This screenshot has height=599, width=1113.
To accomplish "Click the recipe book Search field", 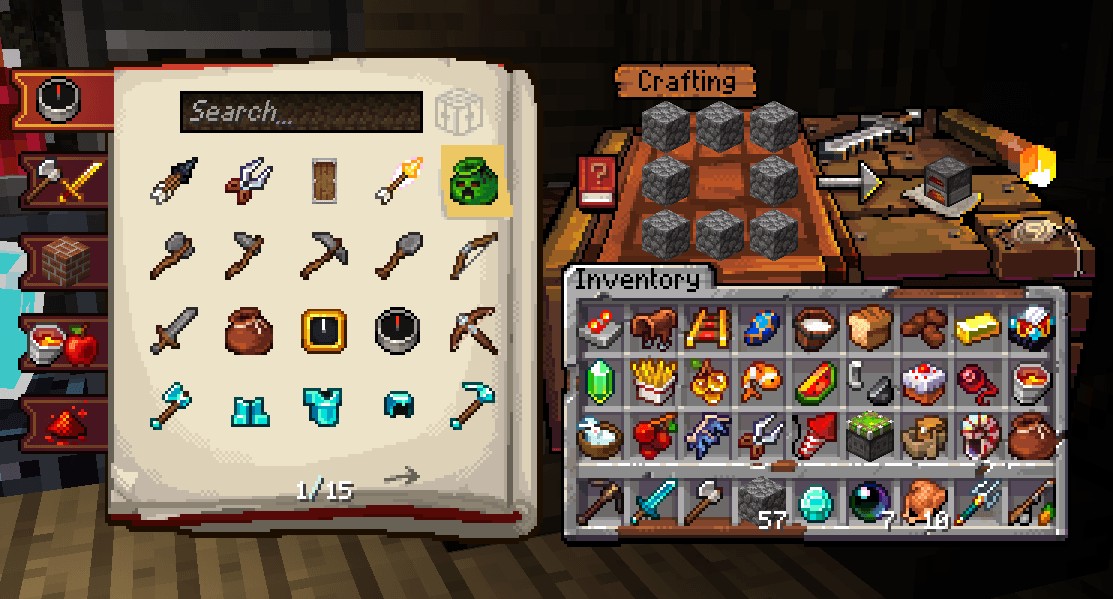I will click(300, 112).
